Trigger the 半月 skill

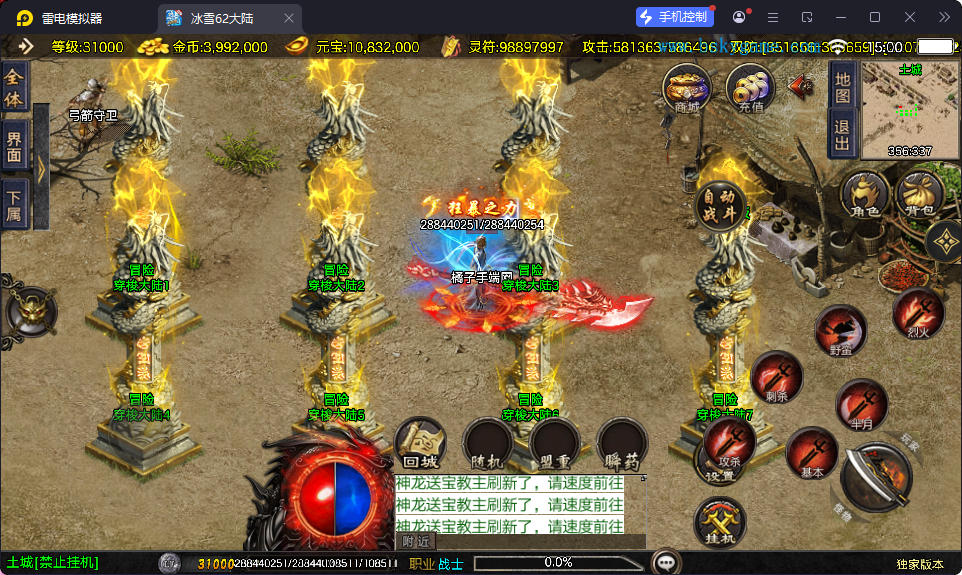(861, 405)
